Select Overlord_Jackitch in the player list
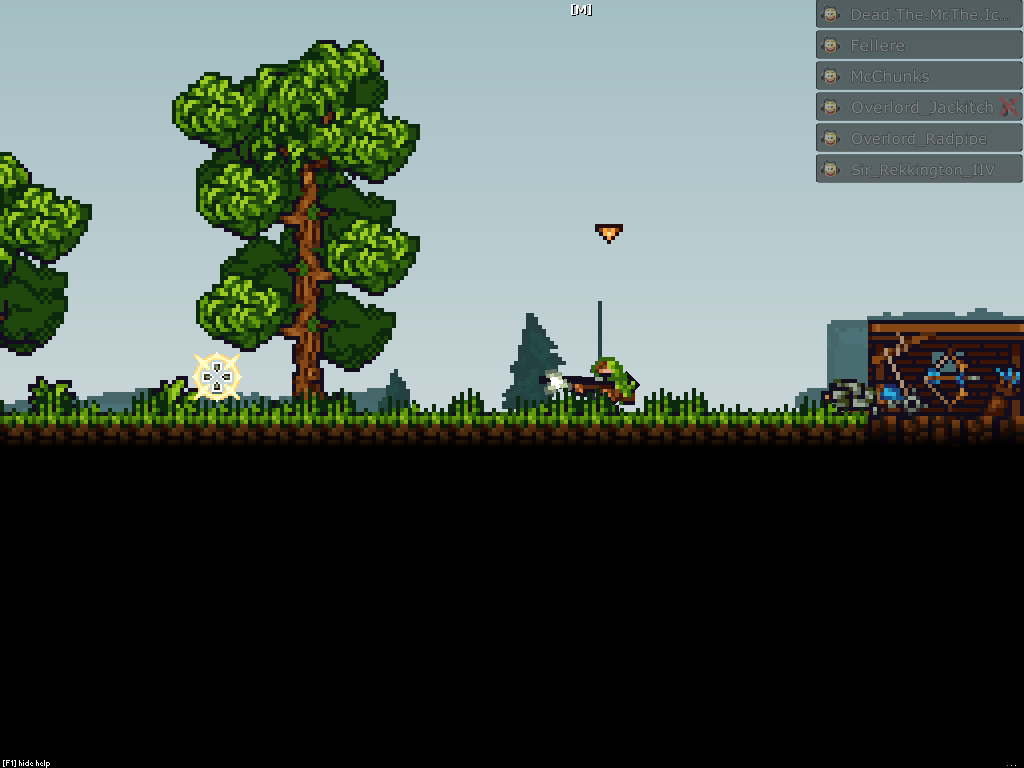Screen dimensions: 1024x768 tap(910, 108)
